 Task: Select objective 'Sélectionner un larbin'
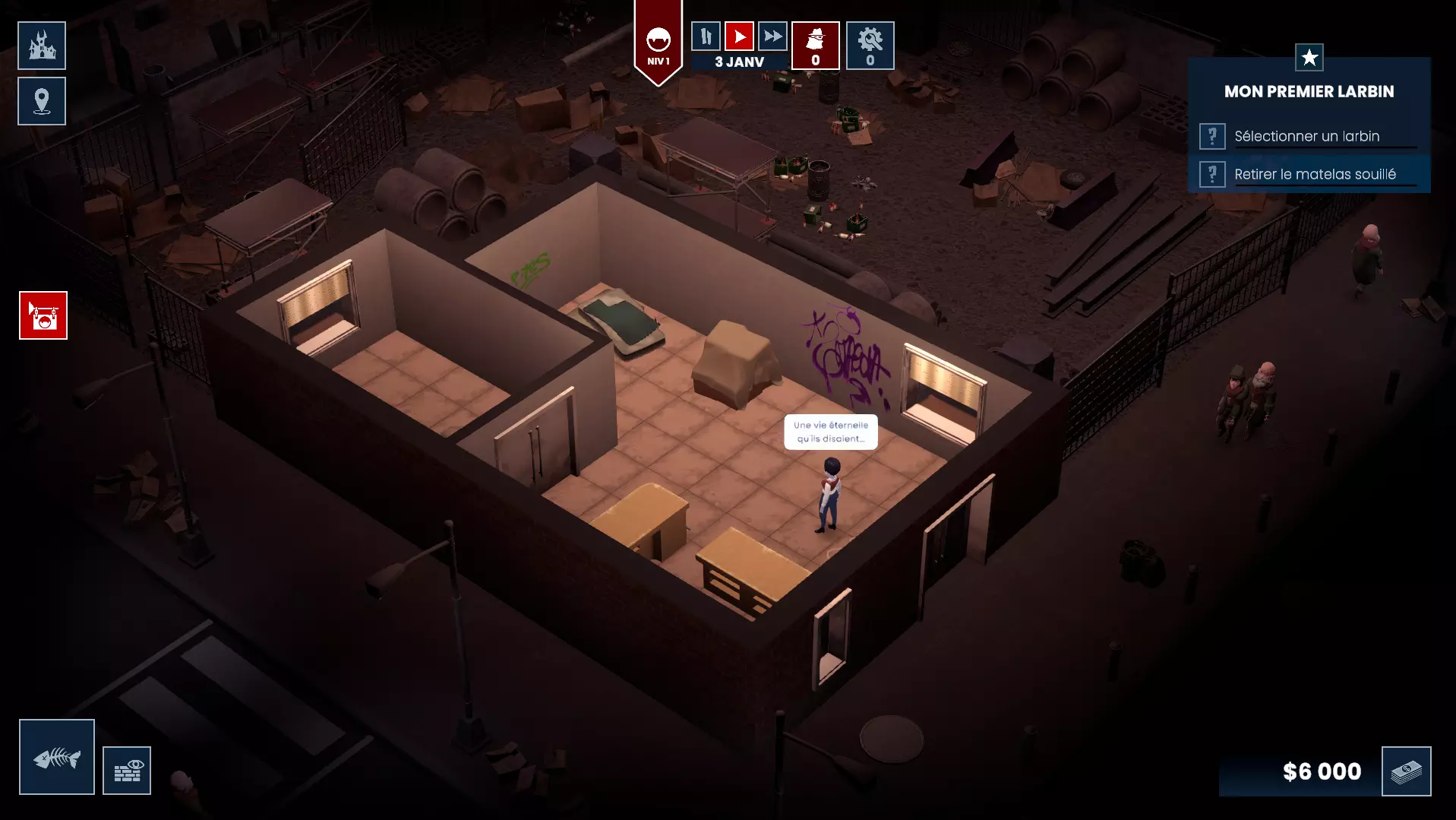[x=1306, y=137]
